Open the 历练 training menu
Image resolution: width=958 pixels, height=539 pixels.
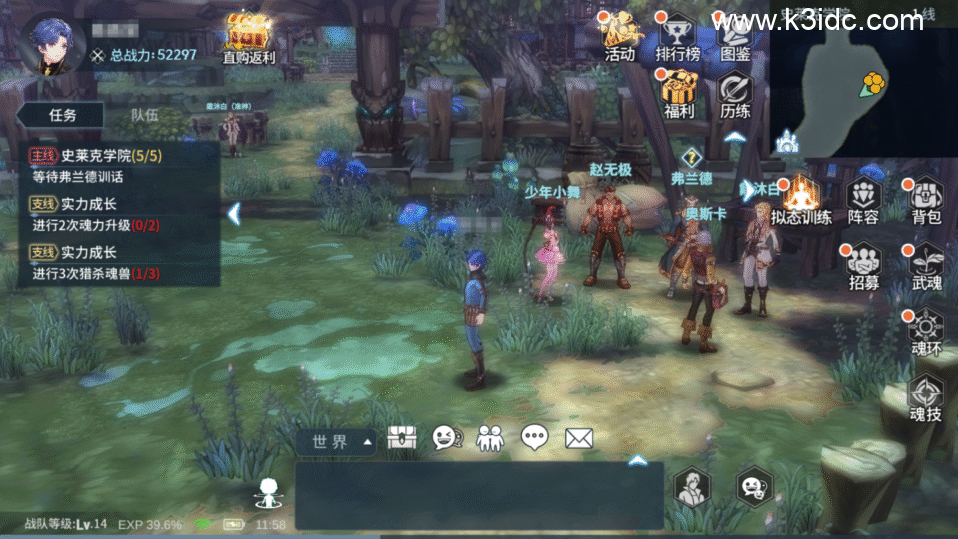[x=735, y=93]
